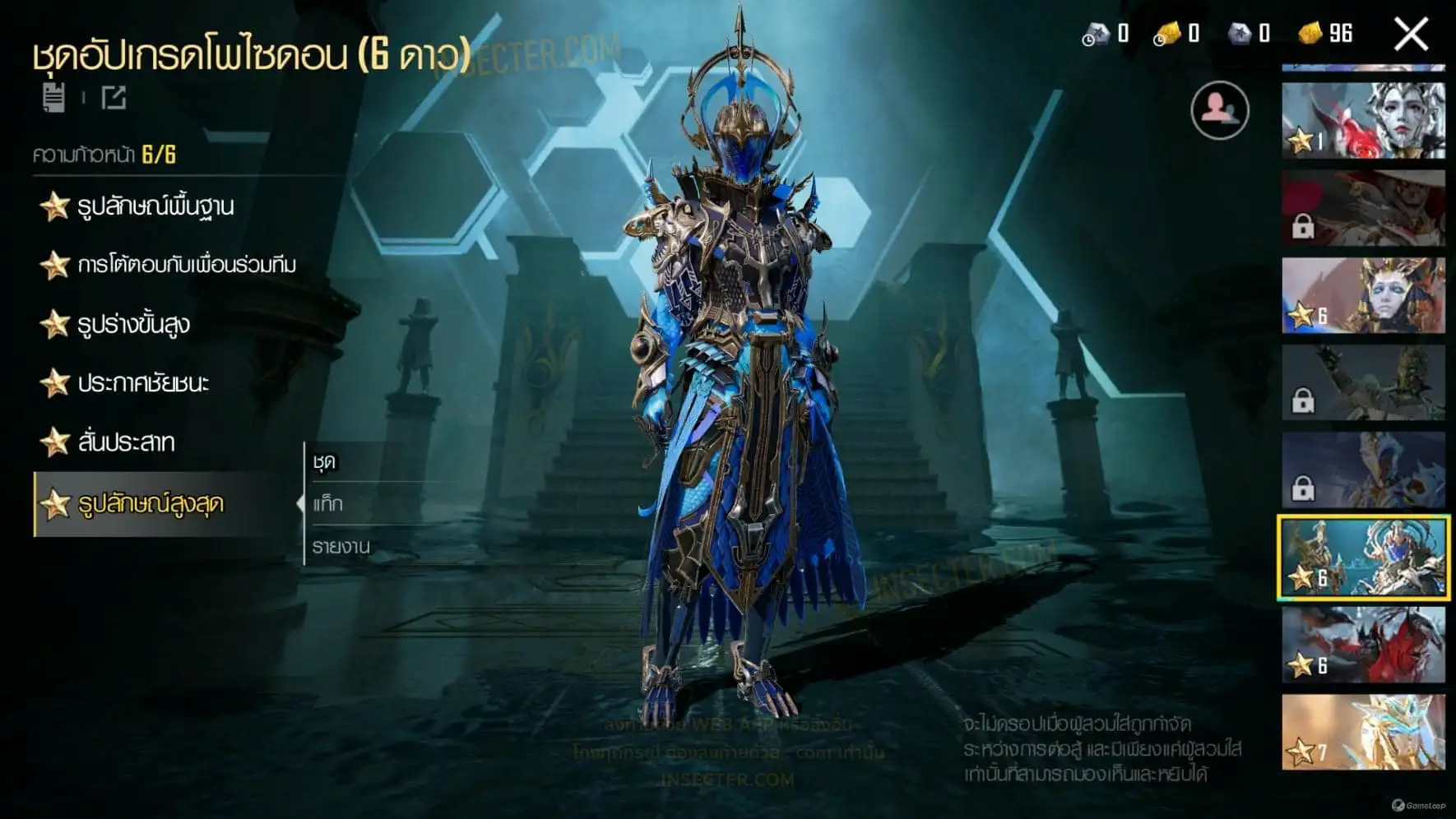Image resolution: width=1456 pixels, height=819 pixels.
Task: Choose รูปร่างขั้นสูง upgrade level
Action: [132, 324]
